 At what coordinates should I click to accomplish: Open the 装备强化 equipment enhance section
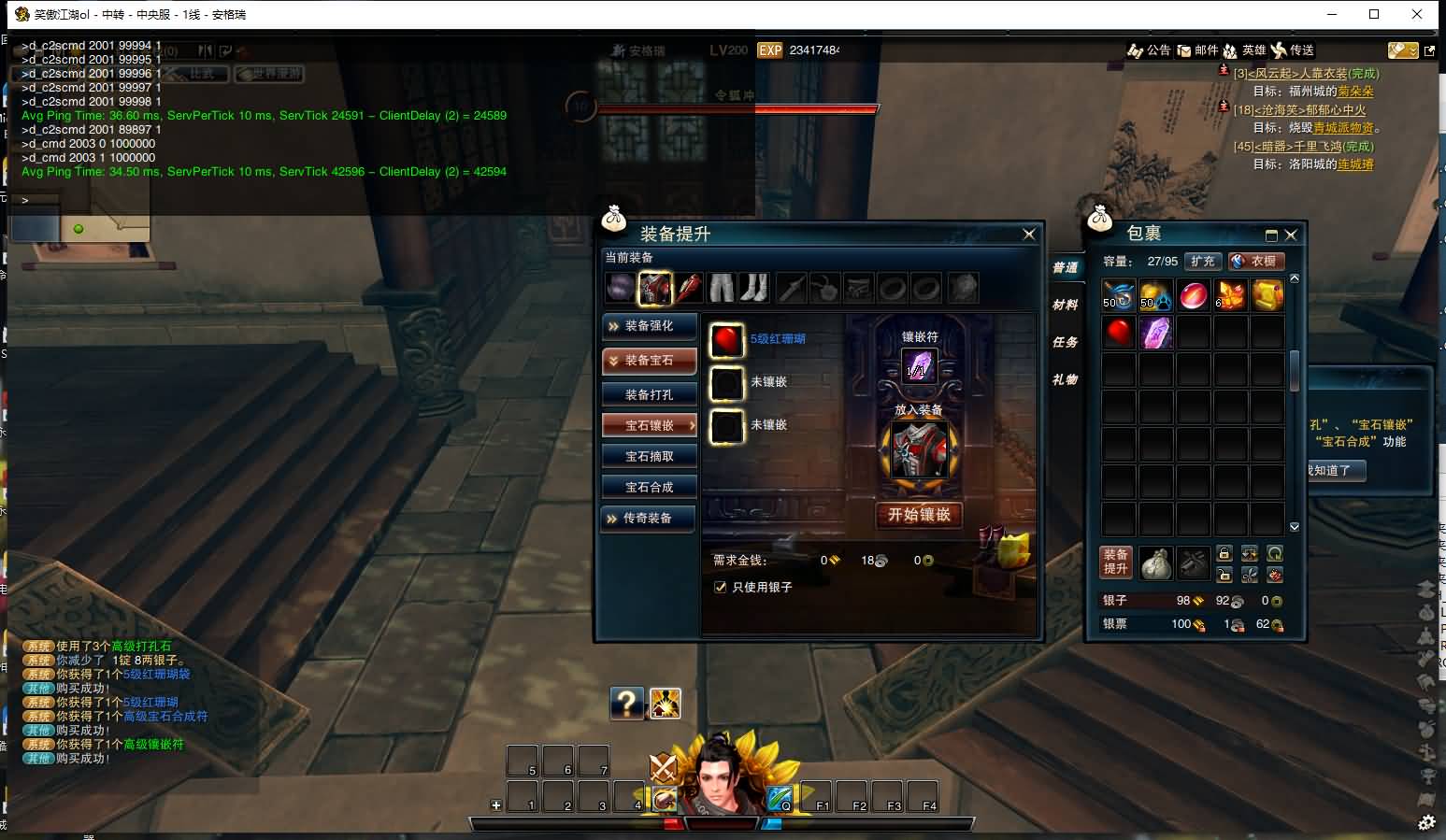coord(649,326)
